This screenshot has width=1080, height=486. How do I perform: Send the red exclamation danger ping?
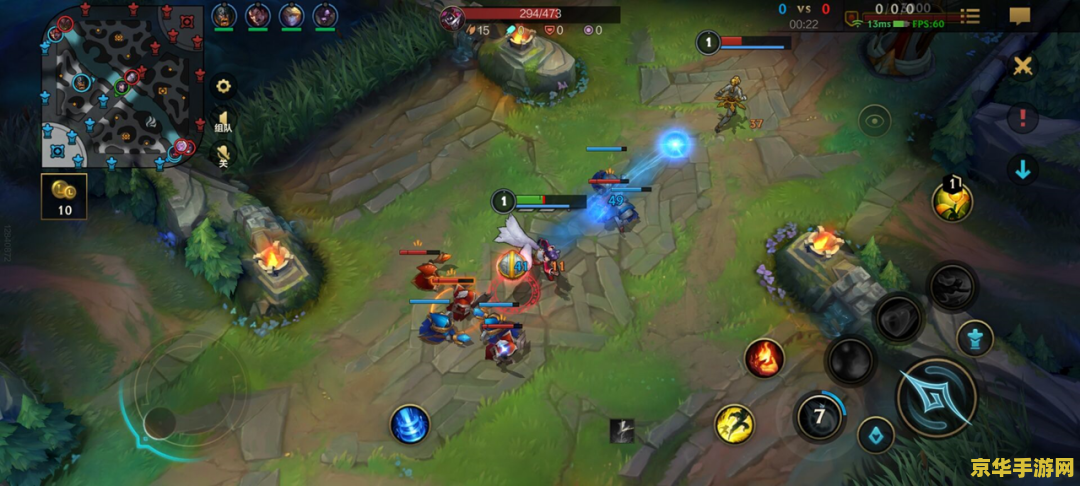tap(1022, 118)
